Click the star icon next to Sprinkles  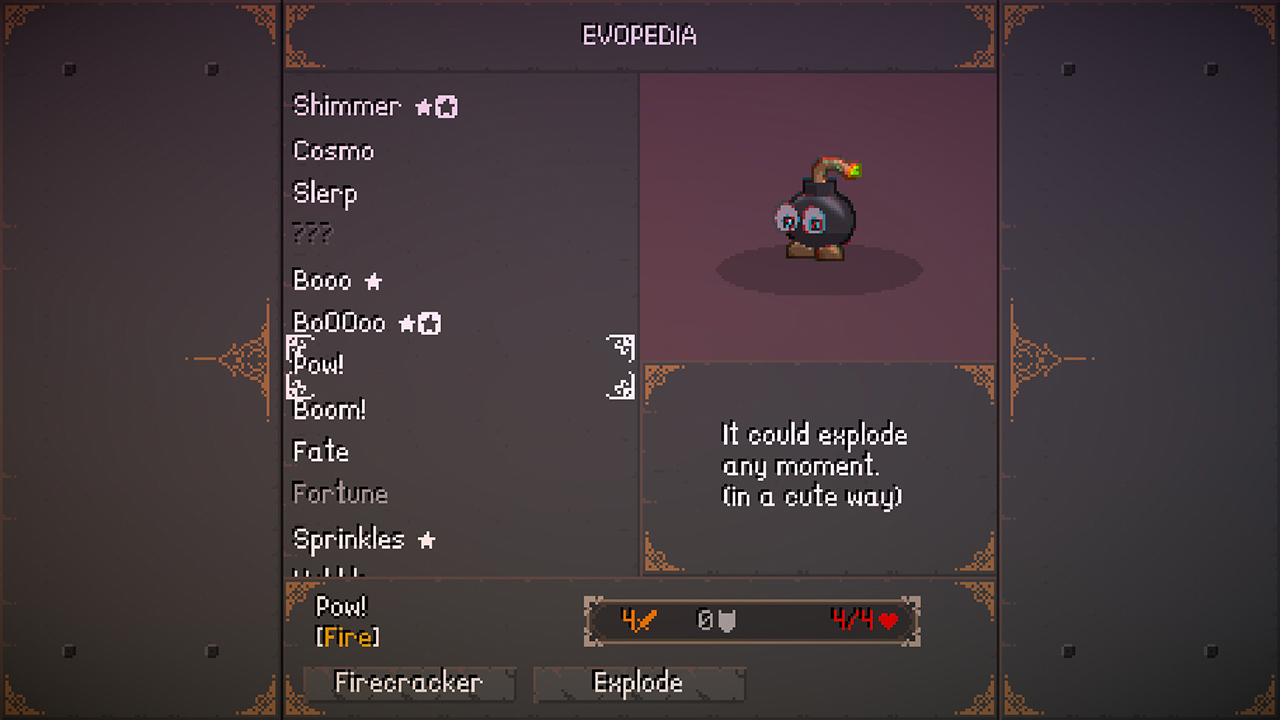(428, 539)
